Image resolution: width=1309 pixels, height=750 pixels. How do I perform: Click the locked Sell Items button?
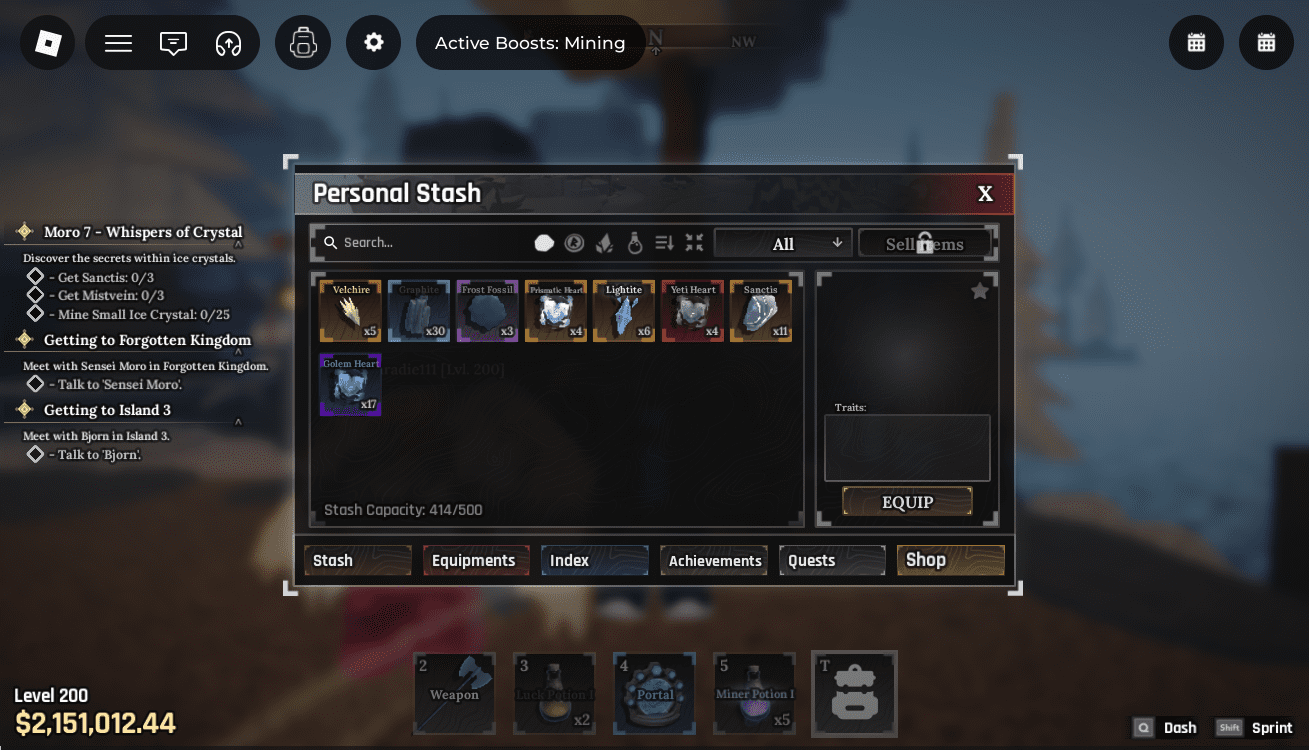pyautogui.click(x=925, y=243)
